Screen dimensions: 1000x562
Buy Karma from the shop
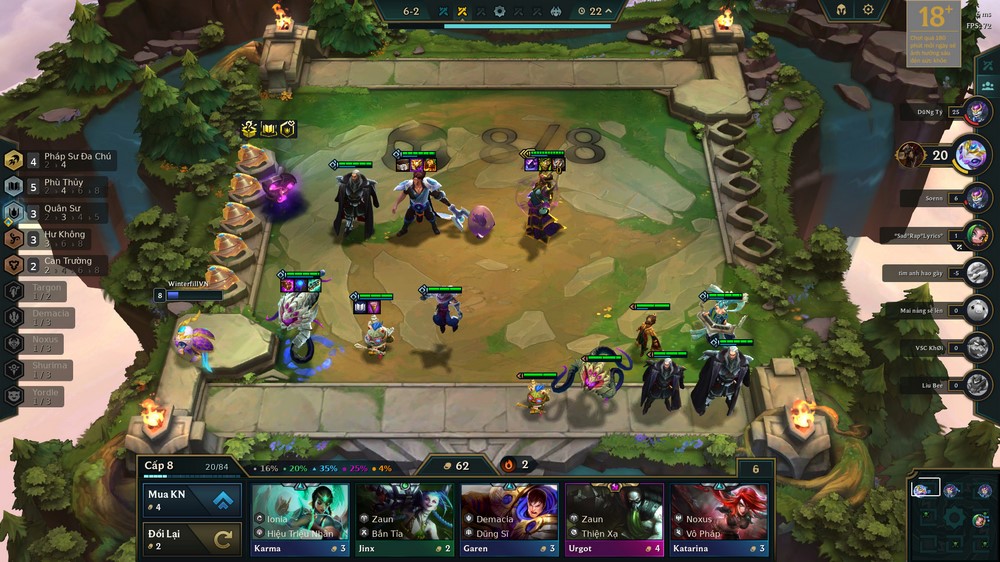tap(300, 518)
